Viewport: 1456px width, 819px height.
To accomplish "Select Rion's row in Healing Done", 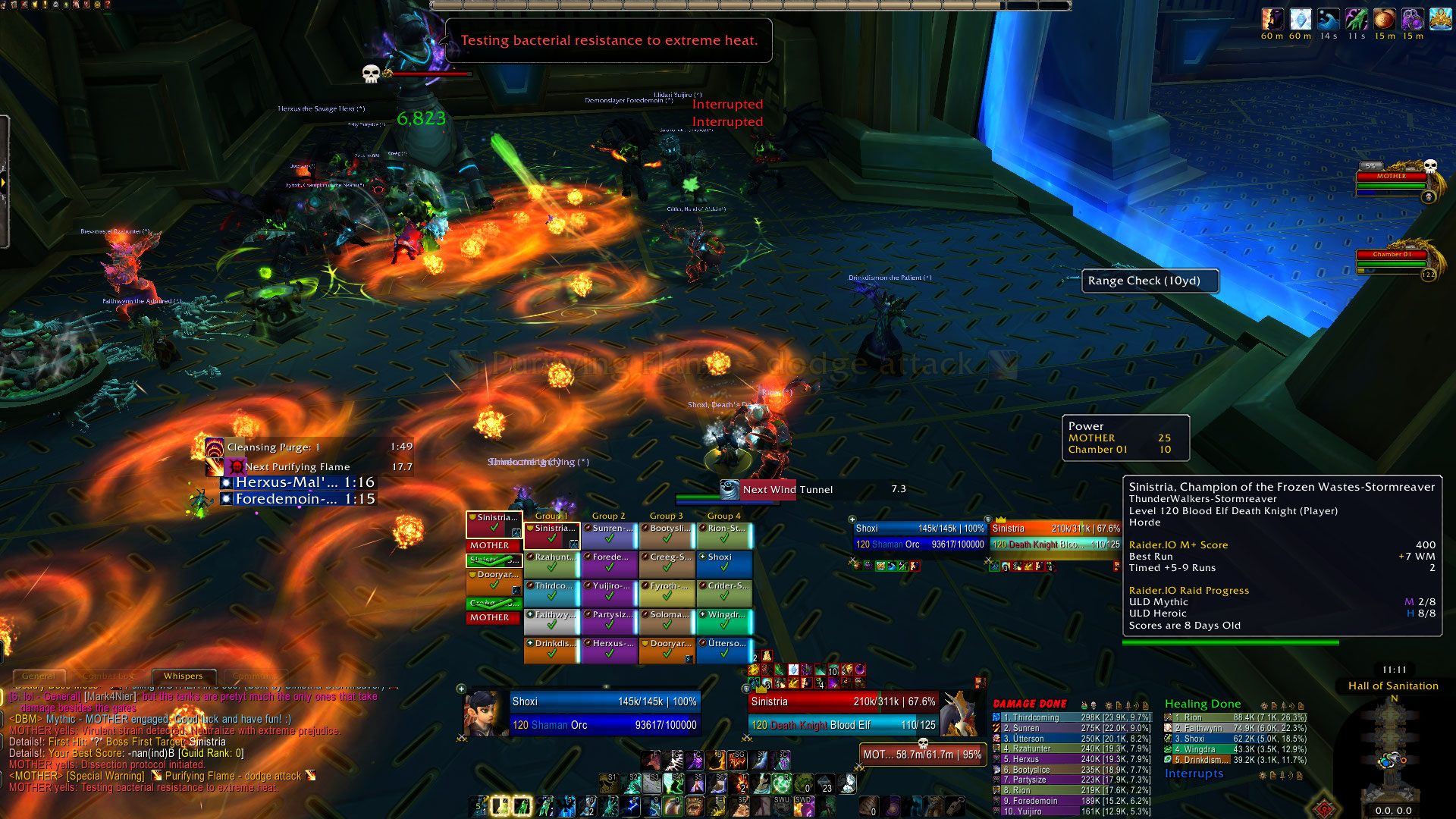I will [x=1236, y=717].
